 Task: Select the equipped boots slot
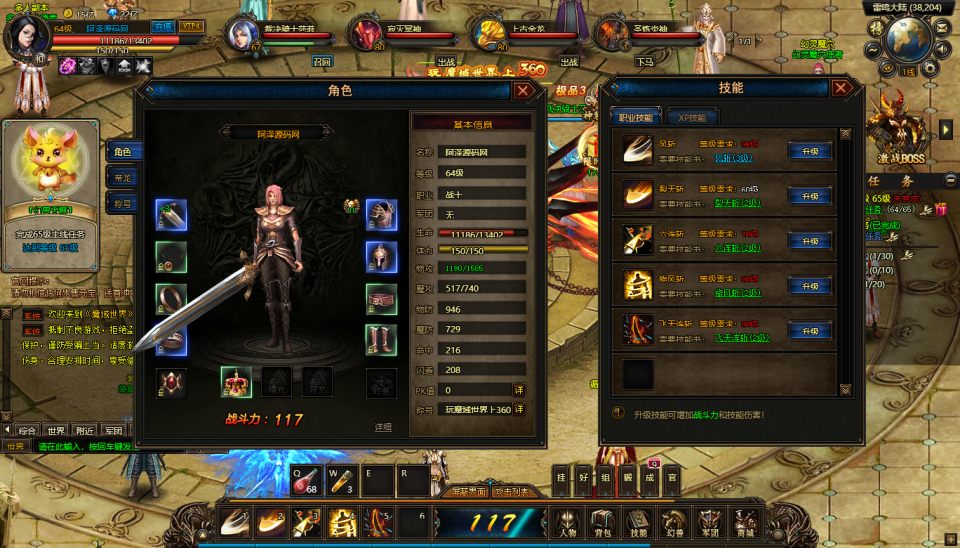coord(381,340)
